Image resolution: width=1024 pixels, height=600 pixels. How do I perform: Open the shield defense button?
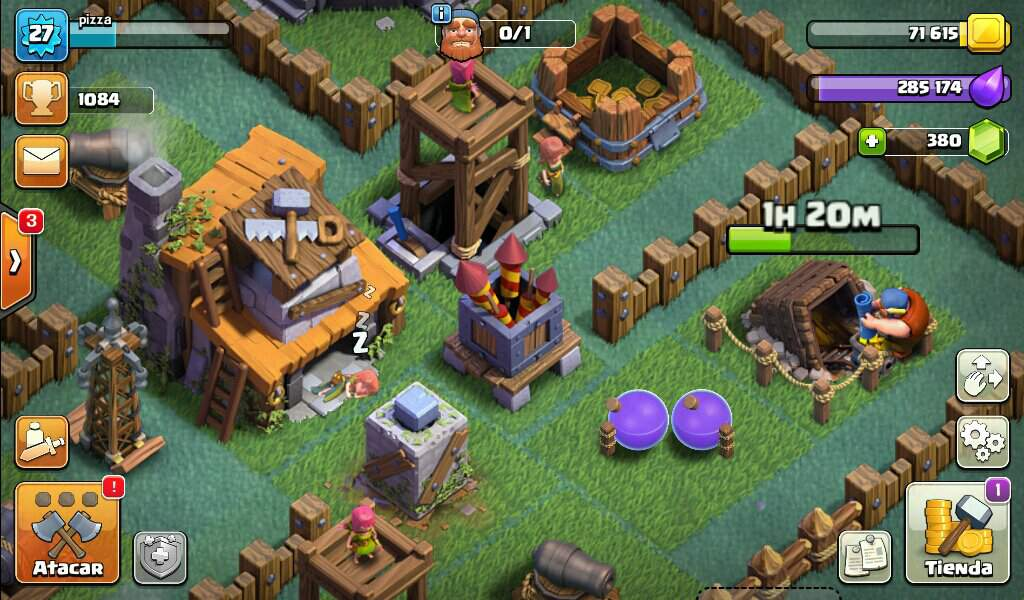160,557
